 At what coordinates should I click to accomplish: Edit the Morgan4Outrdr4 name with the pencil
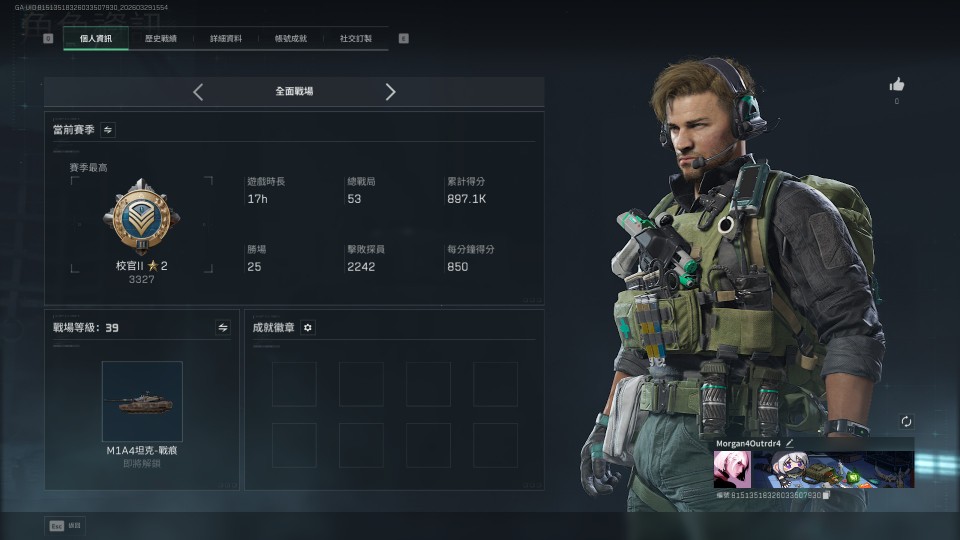(789, 443)
